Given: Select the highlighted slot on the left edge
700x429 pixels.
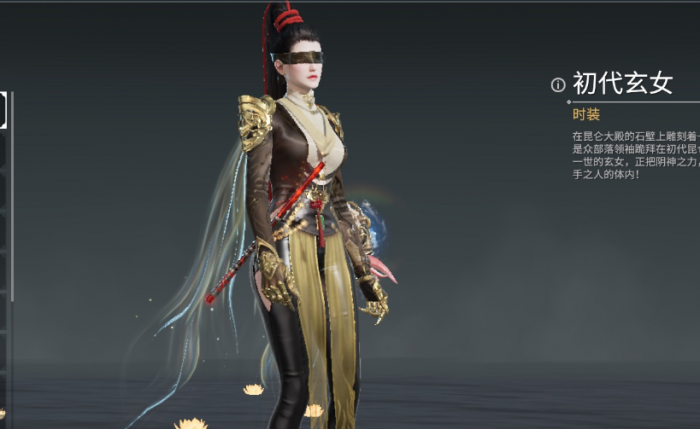Looking at the screenshot, I should pyautogui.click(x=3, y=110).
